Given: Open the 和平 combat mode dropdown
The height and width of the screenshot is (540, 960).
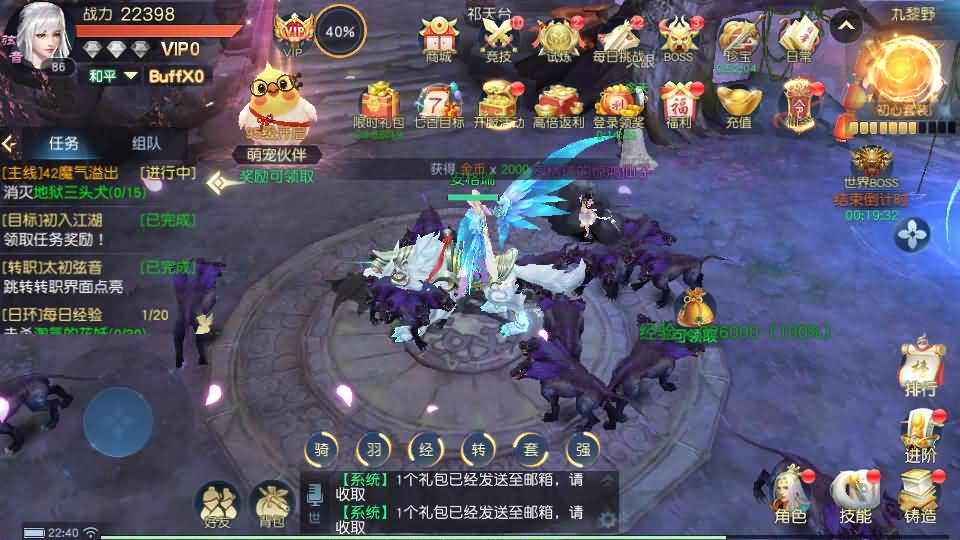Looking at the screenshot, I should [x=112, y=76].
